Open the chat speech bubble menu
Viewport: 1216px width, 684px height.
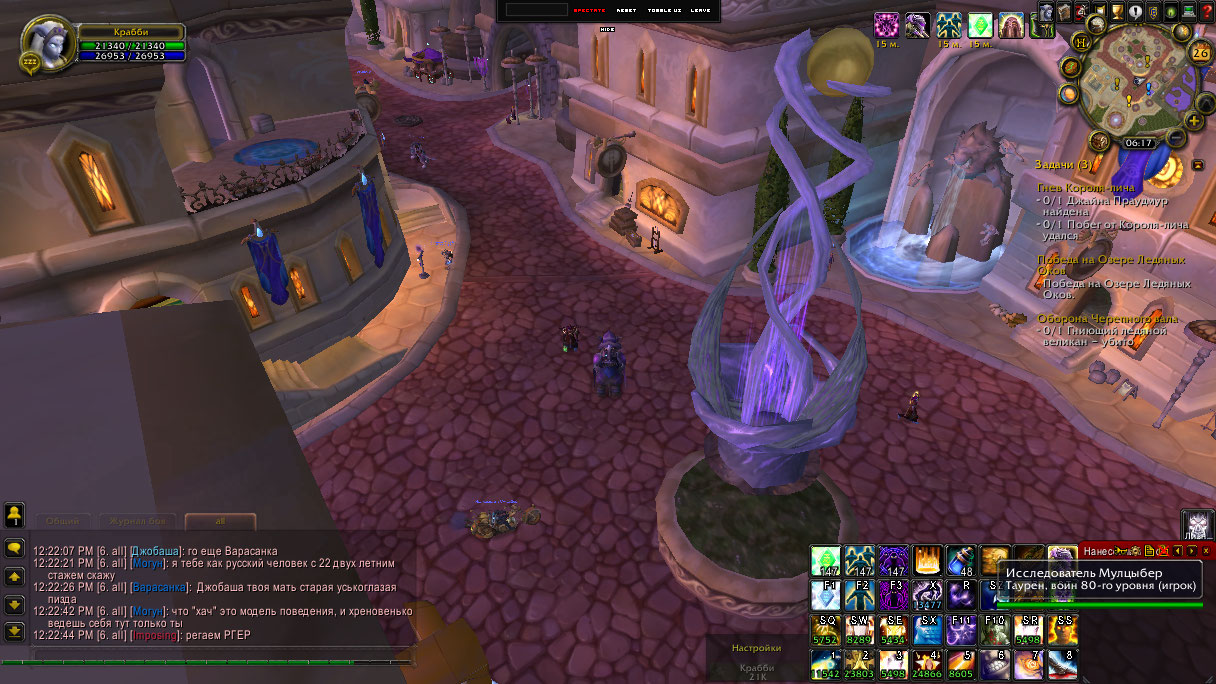point(14,548)
